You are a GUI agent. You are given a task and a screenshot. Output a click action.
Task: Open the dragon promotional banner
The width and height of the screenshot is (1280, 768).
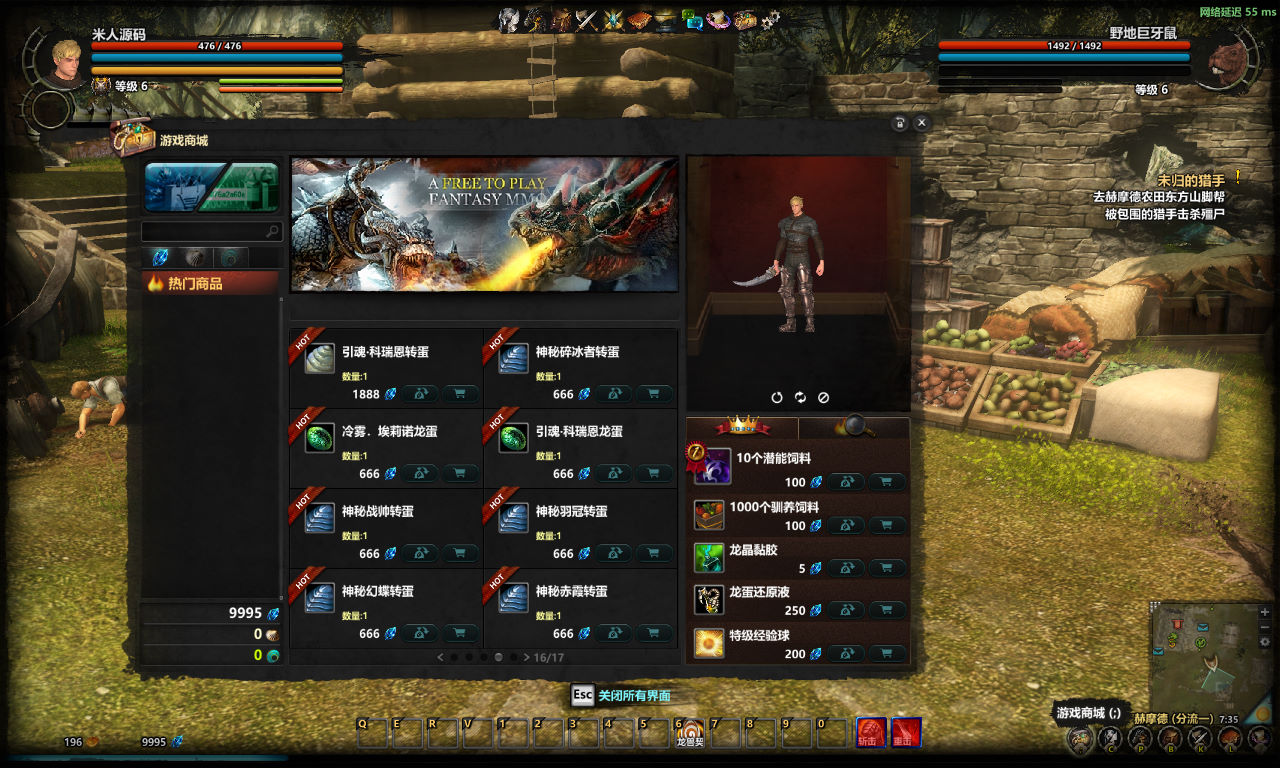[484, 224]
